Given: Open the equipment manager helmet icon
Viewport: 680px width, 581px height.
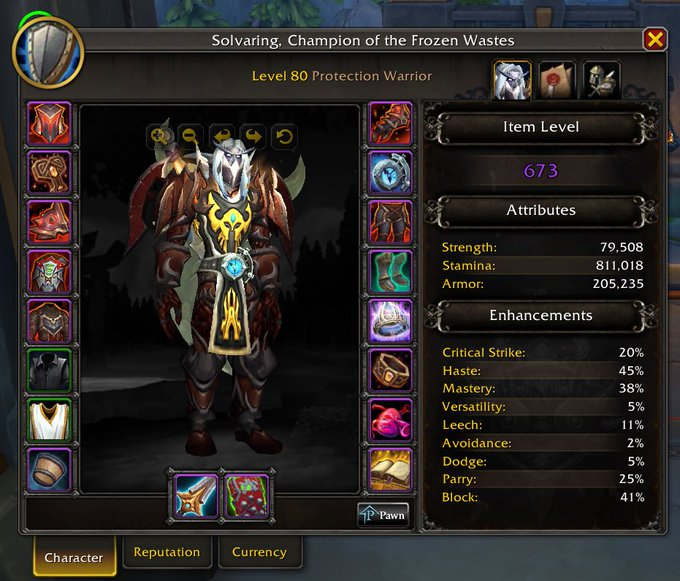Looking at the screenshot, I should pyautogui.click(x=602, y=80).
